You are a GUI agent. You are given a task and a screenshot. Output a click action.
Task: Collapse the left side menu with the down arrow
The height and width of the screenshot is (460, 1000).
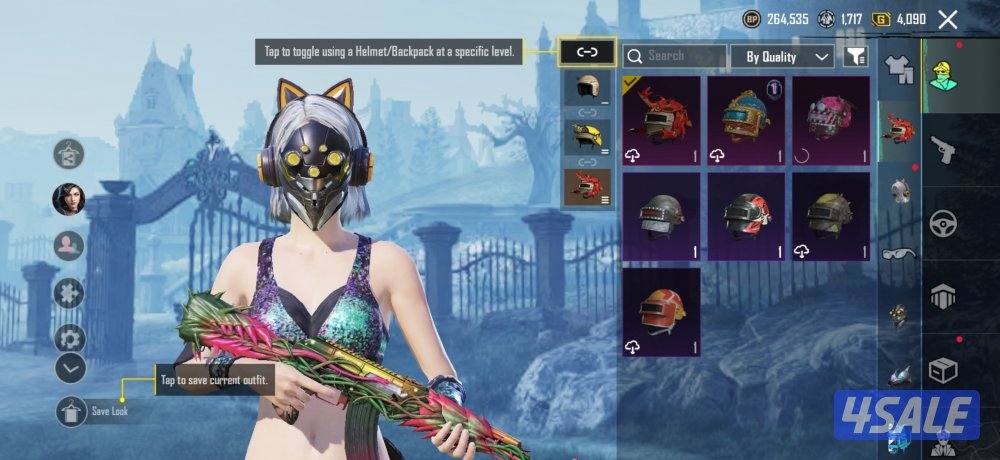pyautogui.click(x=70, y=368)
